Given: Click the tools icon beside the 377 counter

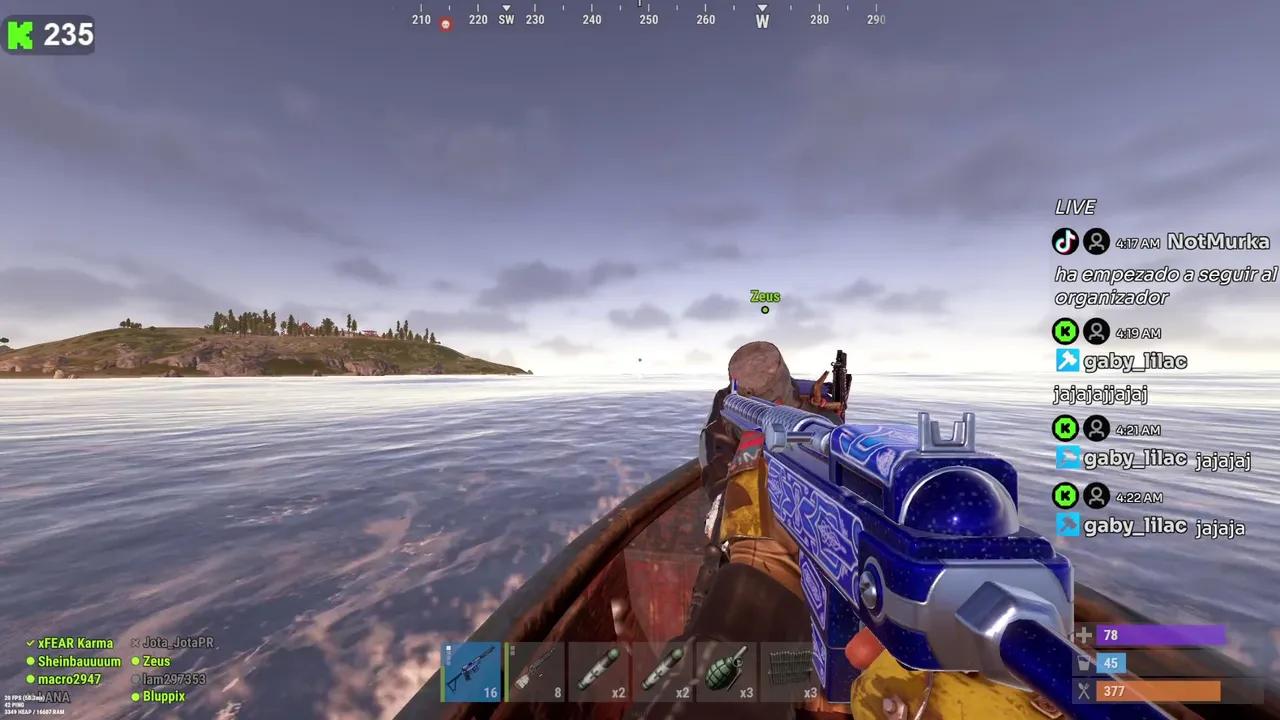Looking at the screenshot, I should [1084, 691].
